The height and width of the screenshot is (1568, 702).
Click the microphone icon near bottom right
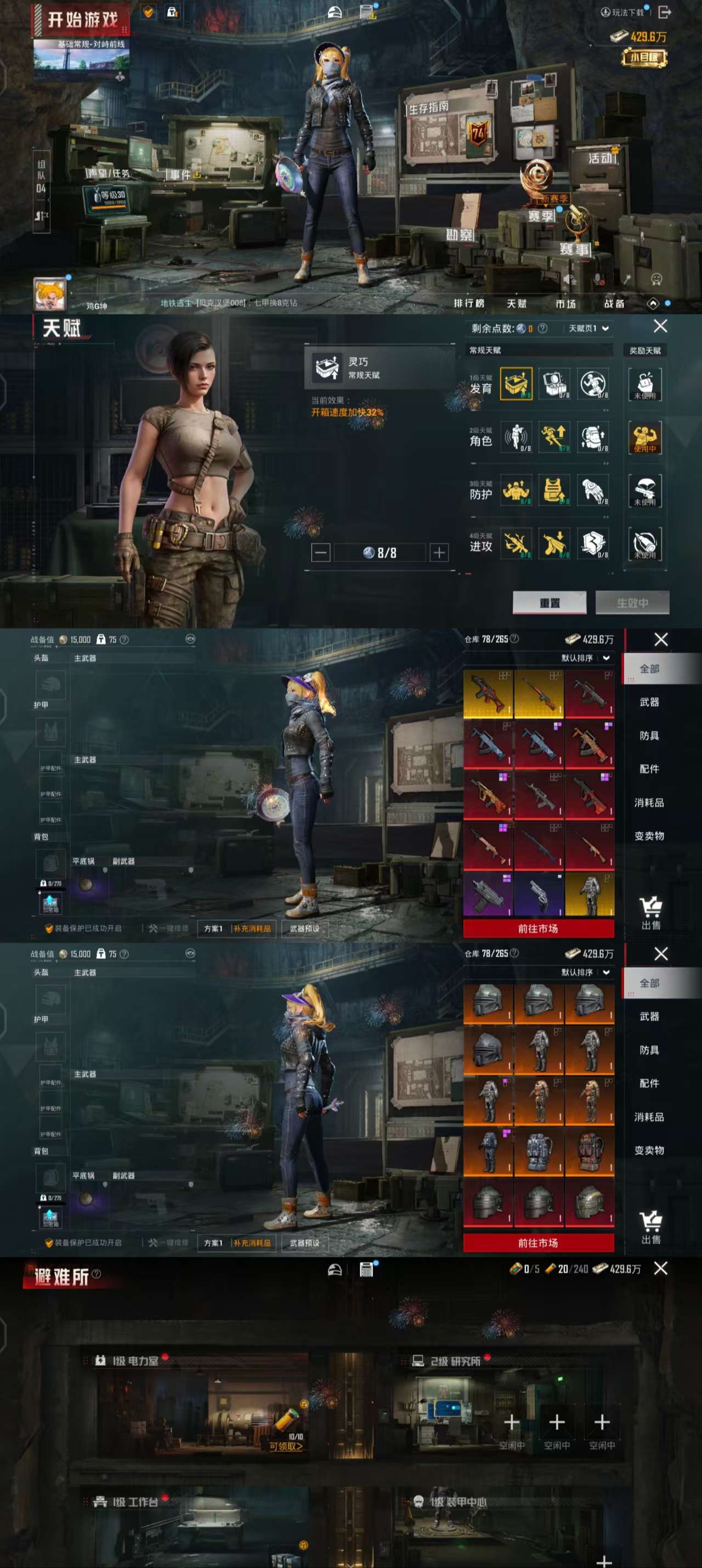click(598, 279)
